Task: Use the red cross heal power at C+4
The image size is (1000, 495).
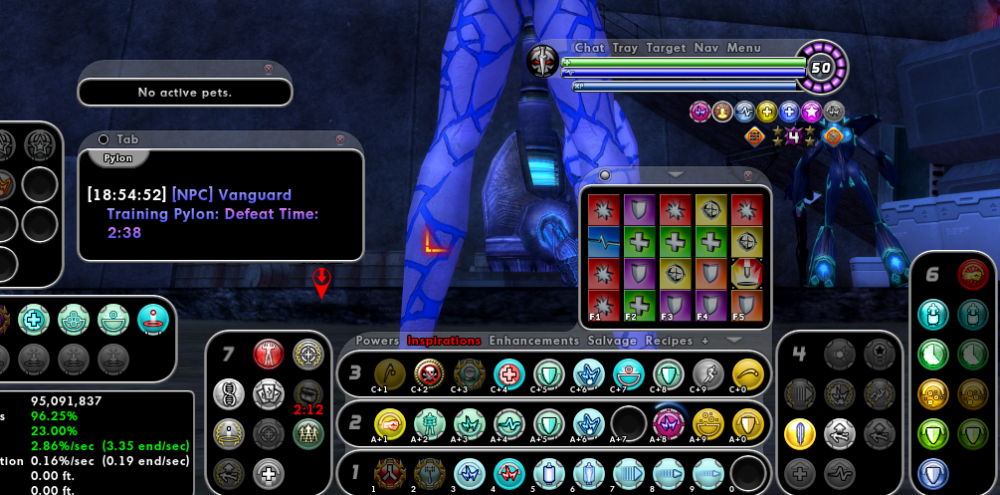Action: click(x=508, y=372)
